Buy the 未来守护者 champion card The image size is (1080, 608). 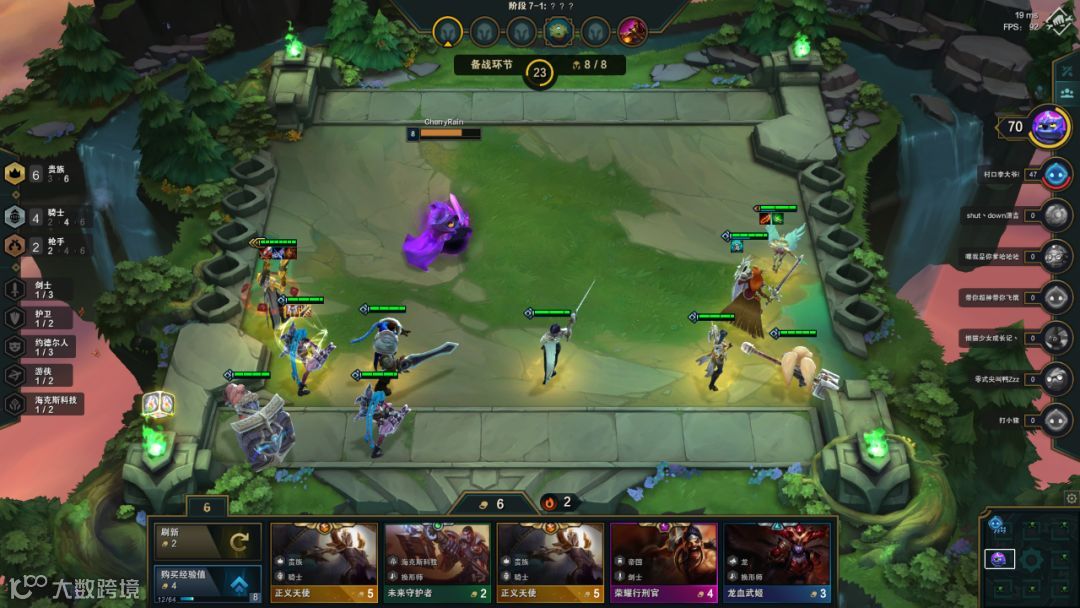(437, 561)
